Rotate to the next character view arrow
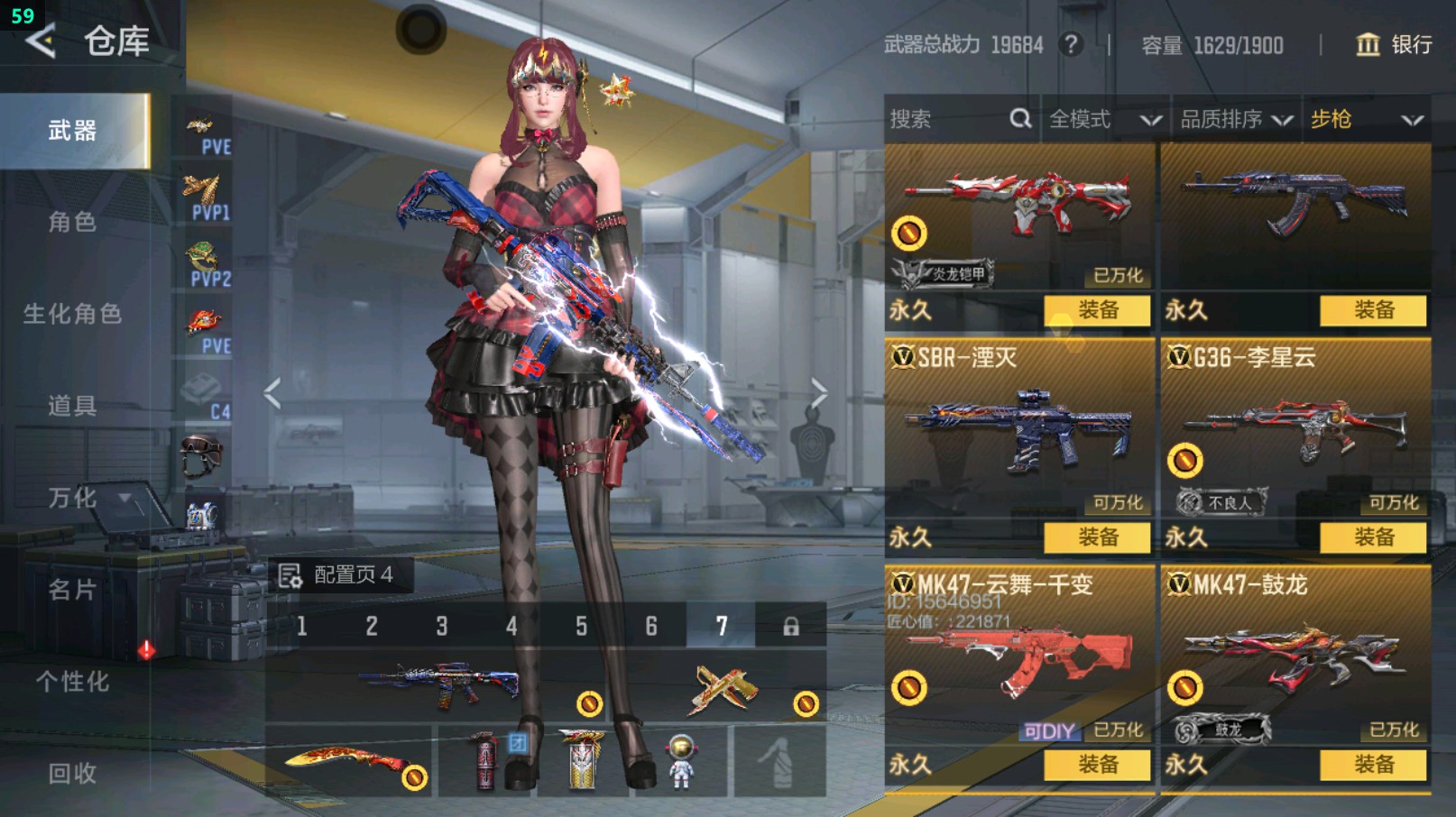Image resolution: width=1456 pixels, height=817 pixels. coord(818,393)
